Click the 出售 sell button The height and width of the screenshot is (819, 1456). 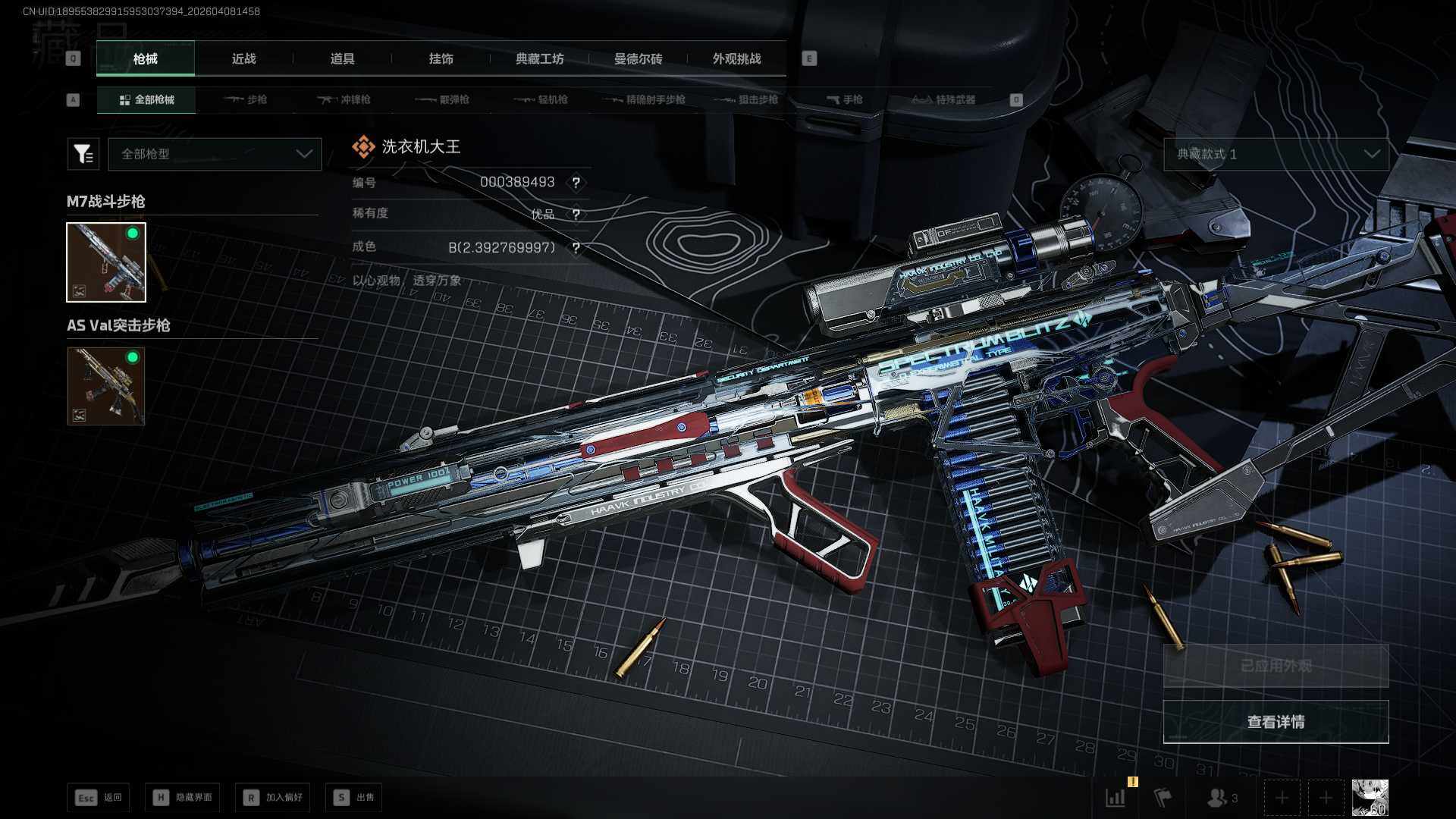[x=354, y=797]
